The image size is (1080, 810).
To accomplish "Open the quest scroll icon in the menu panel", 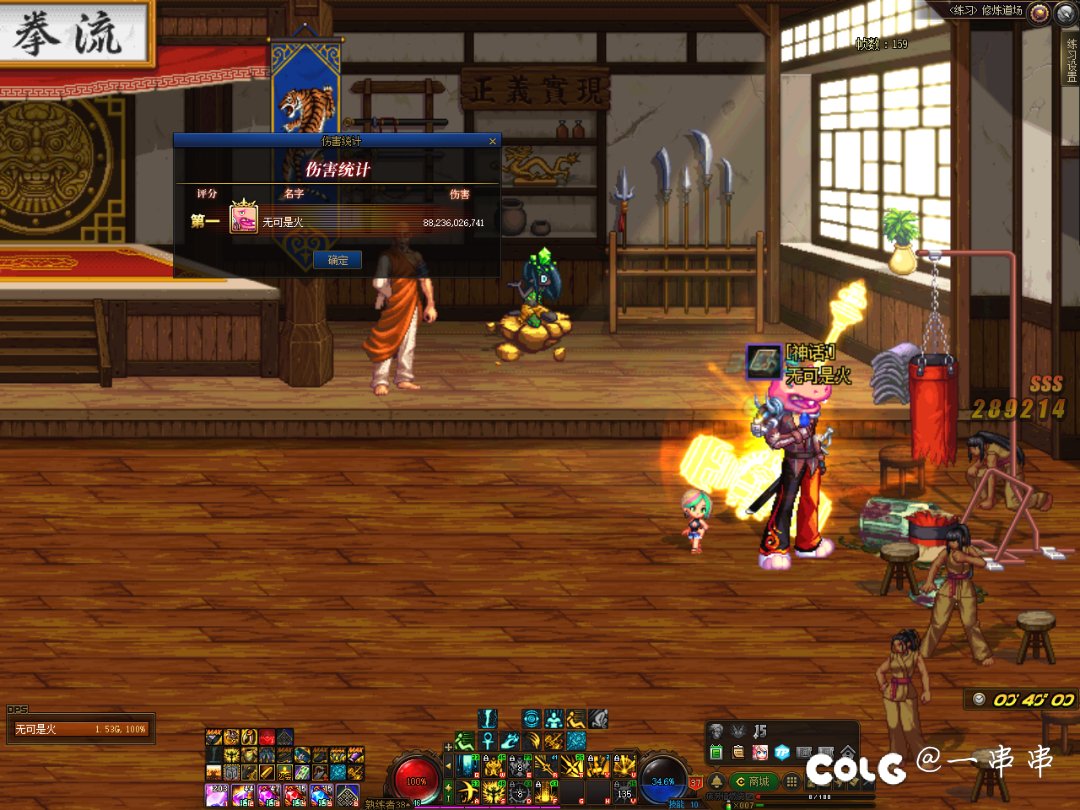I will pos(738,751).
